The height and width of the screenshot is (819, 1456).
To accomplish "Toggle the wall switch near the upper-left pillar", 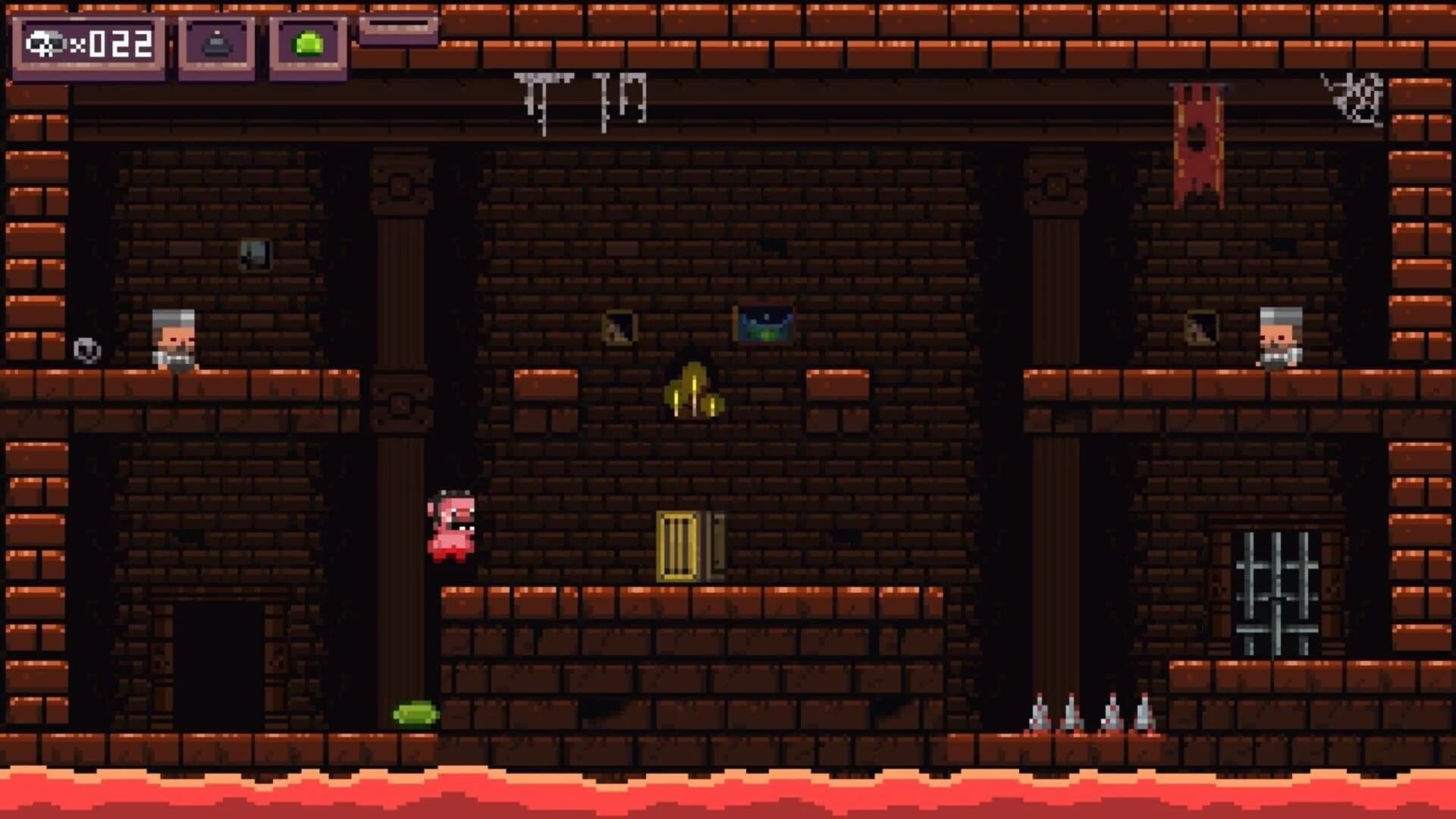I will pos(255,253).
